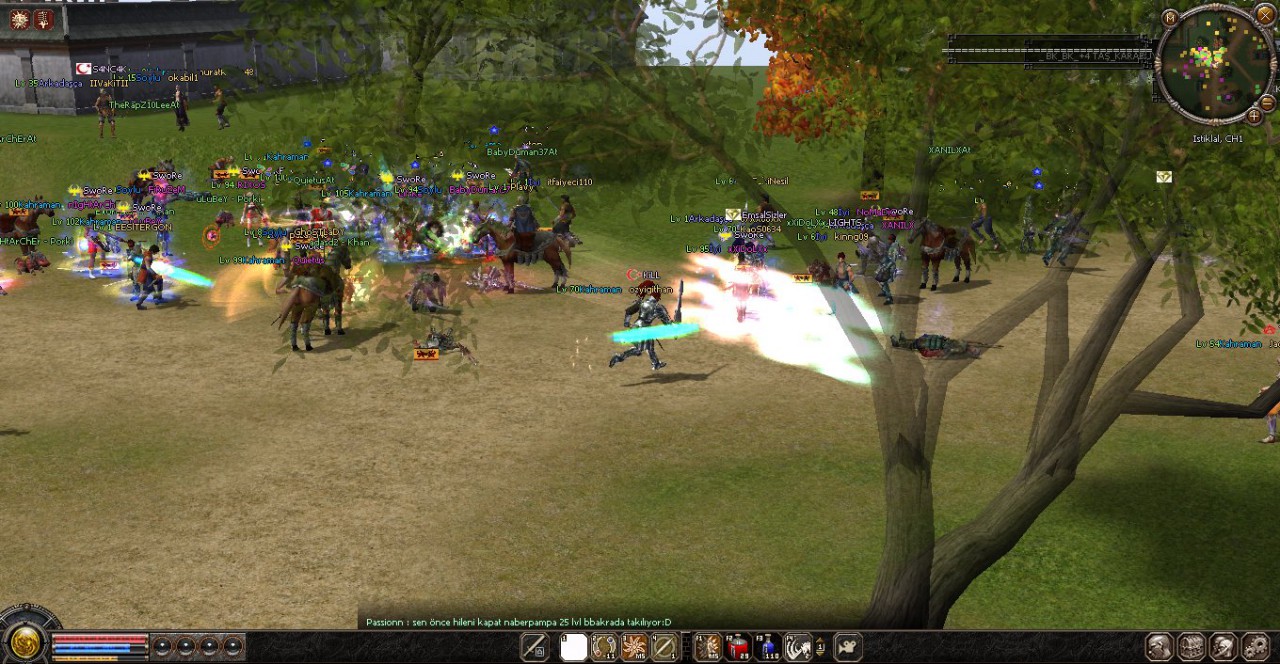Open system options via the gear icon

click(x=1255, y=647)
